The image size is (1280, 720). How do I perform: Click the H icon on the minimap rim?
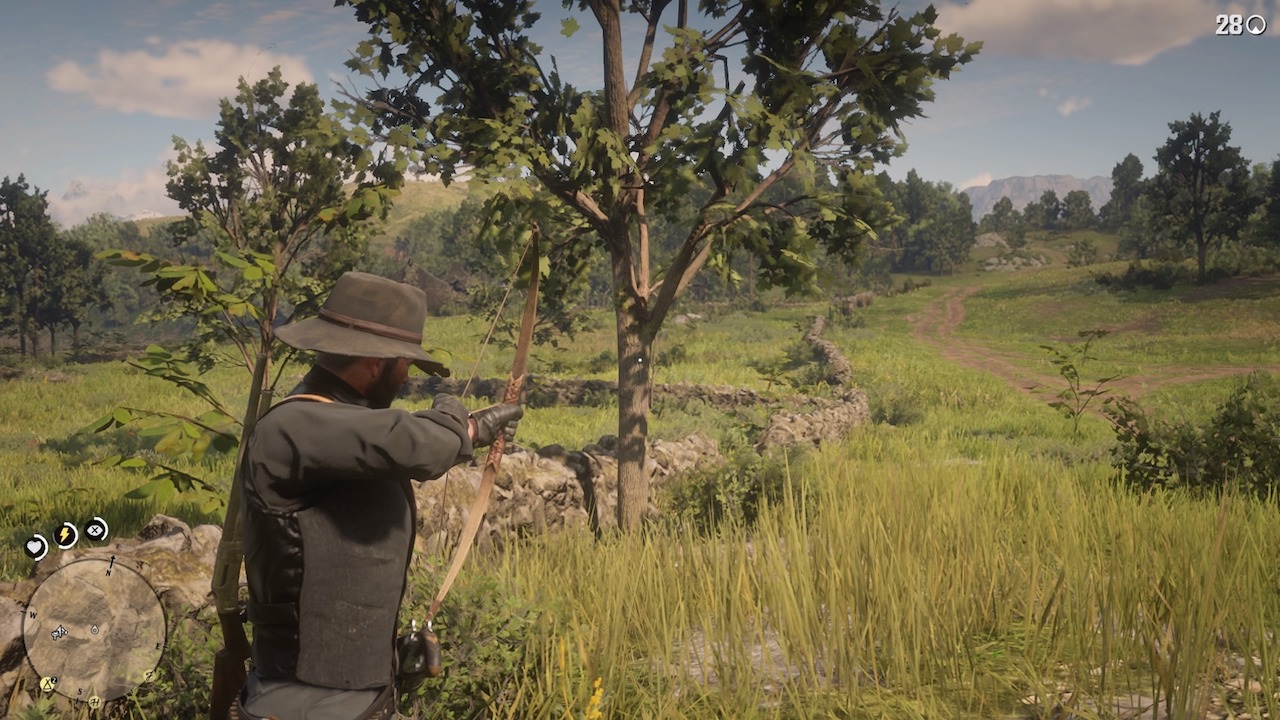click(94, 702)
